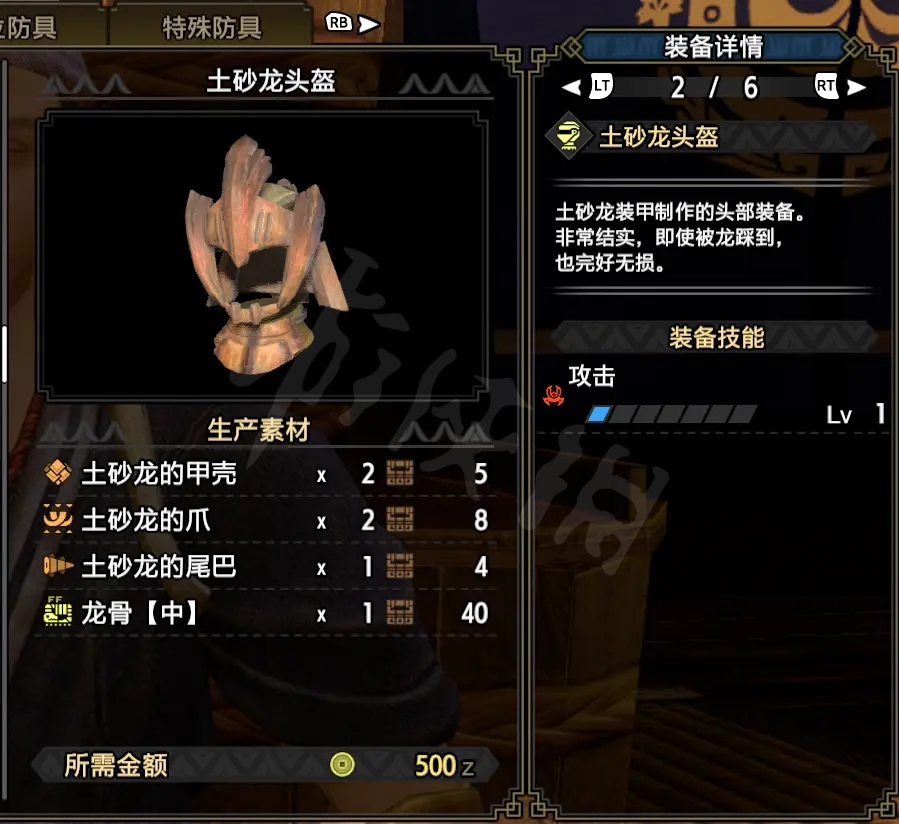The width and height of the screenshot is (899, 824).
Task: Click the helmet icon beside 土砂龙头盔 title
Action: point(568,137)
